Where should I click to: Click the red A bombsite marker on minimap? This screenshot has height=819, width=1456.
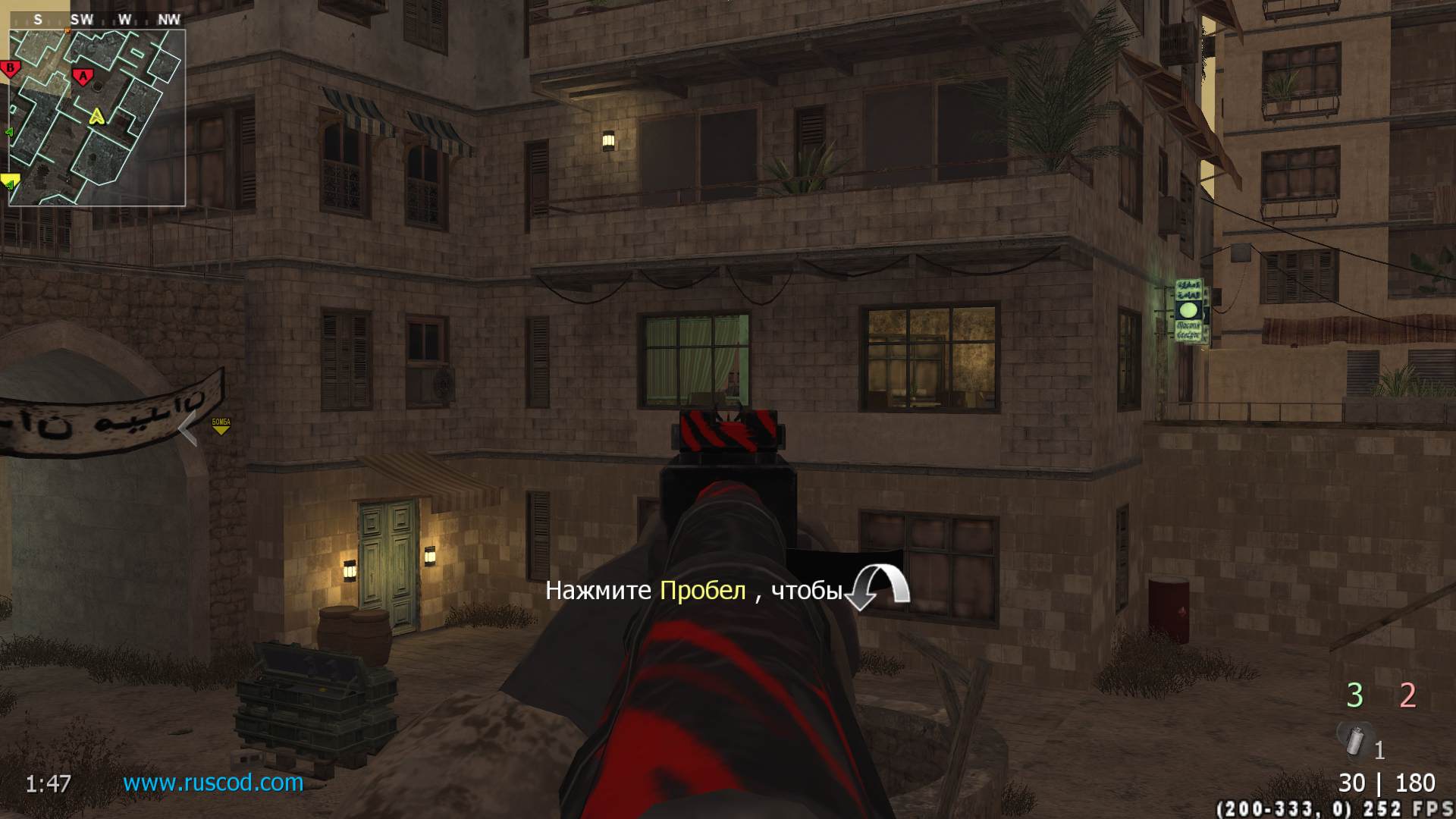82,76
